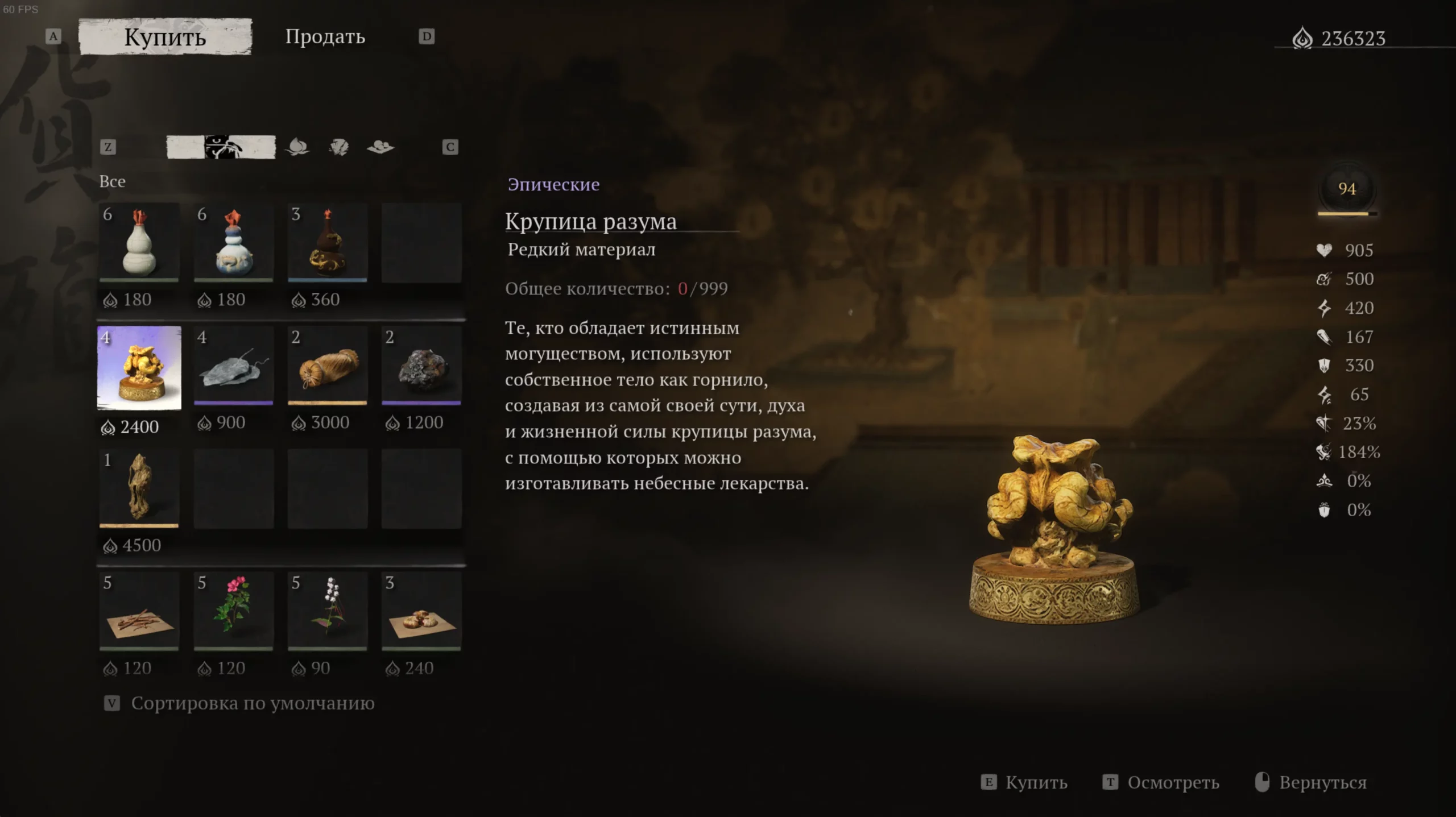Viewport: 1456px width, 817px height.
Task: Open the ingredients-on-tray category filter
Action: 380,147
